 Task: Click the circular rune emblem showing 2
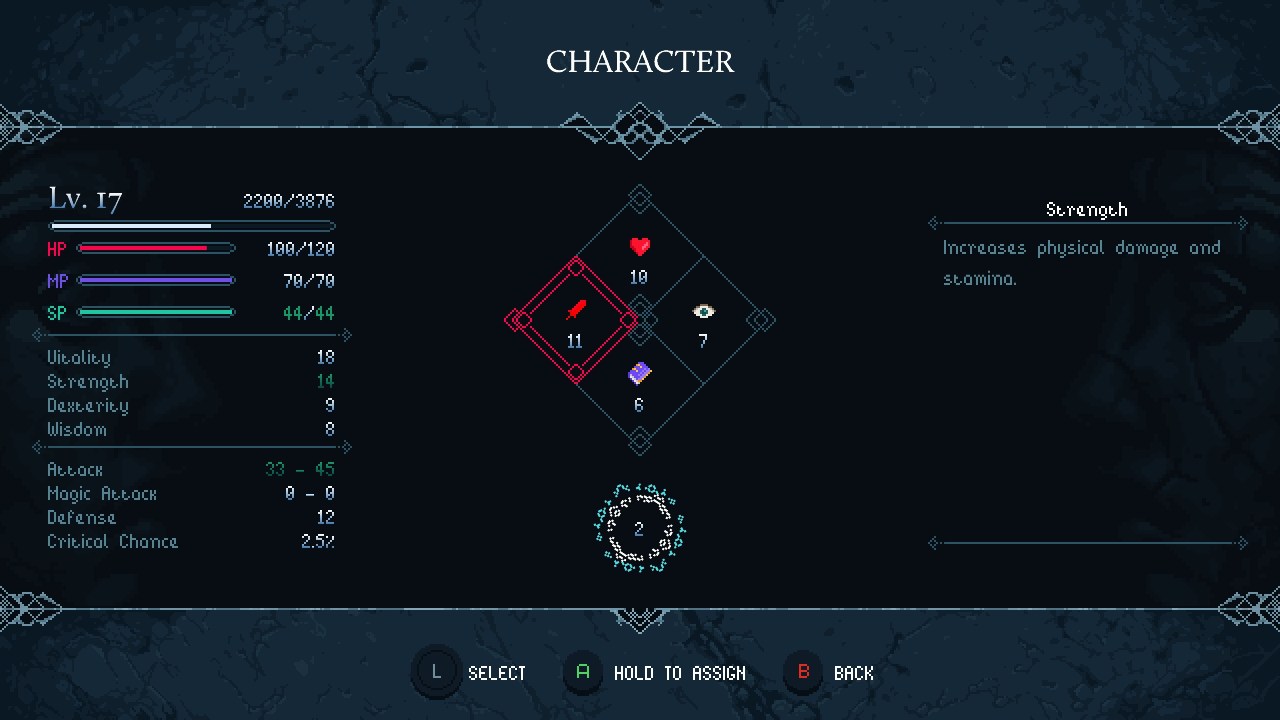(639, 528)
